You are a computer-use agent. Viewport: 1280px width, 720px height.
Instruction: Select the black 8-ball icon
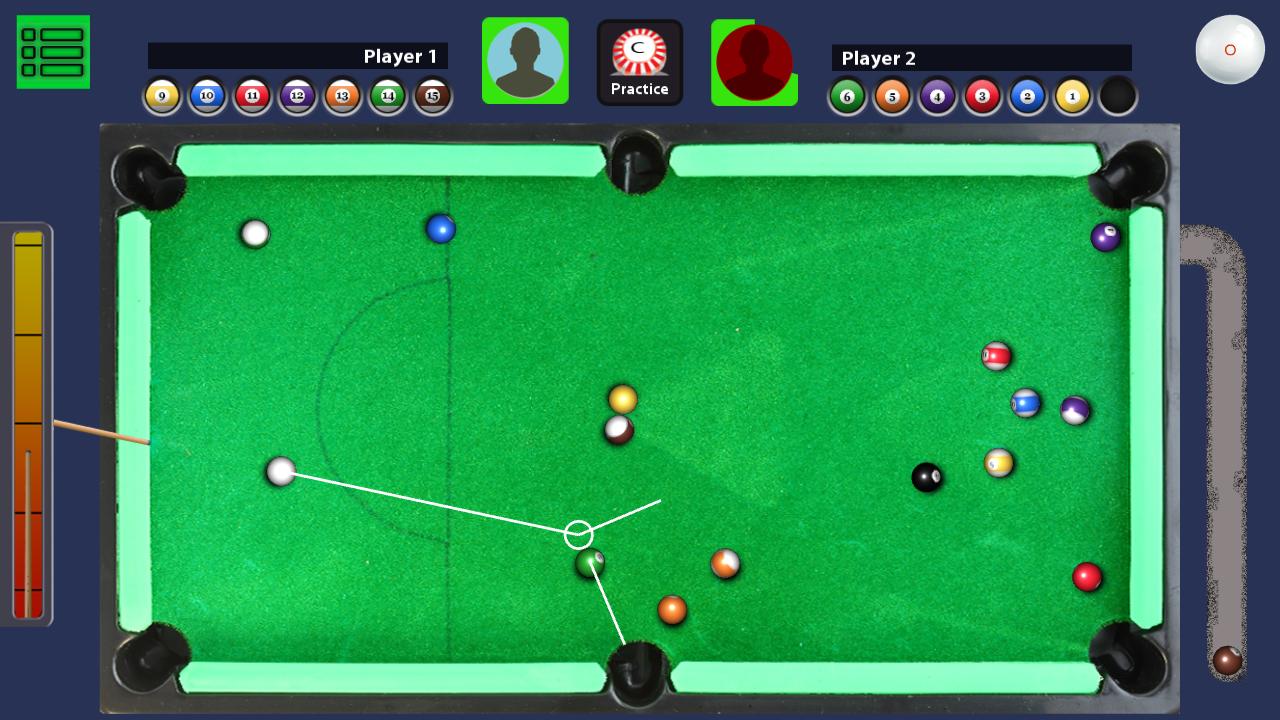click(x=1118, y=95)
